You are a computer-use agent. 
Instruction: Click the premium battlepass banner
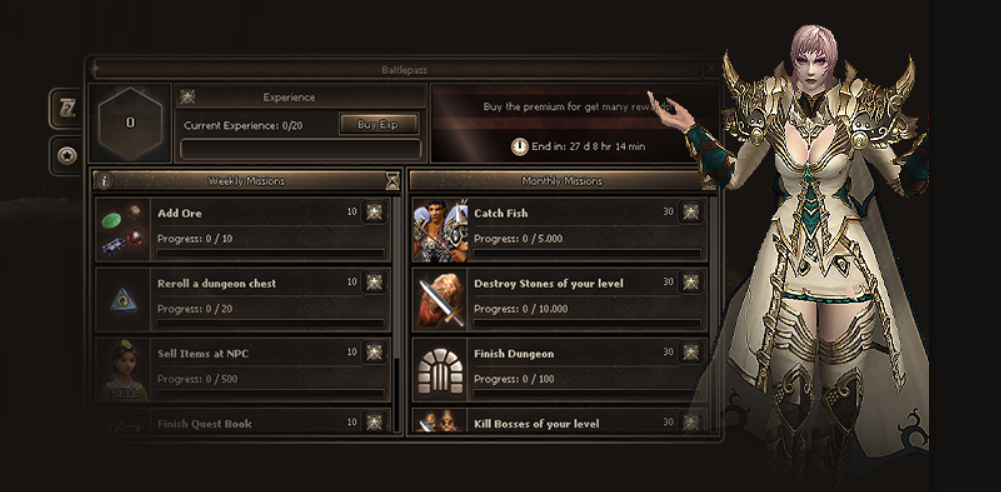573,123
